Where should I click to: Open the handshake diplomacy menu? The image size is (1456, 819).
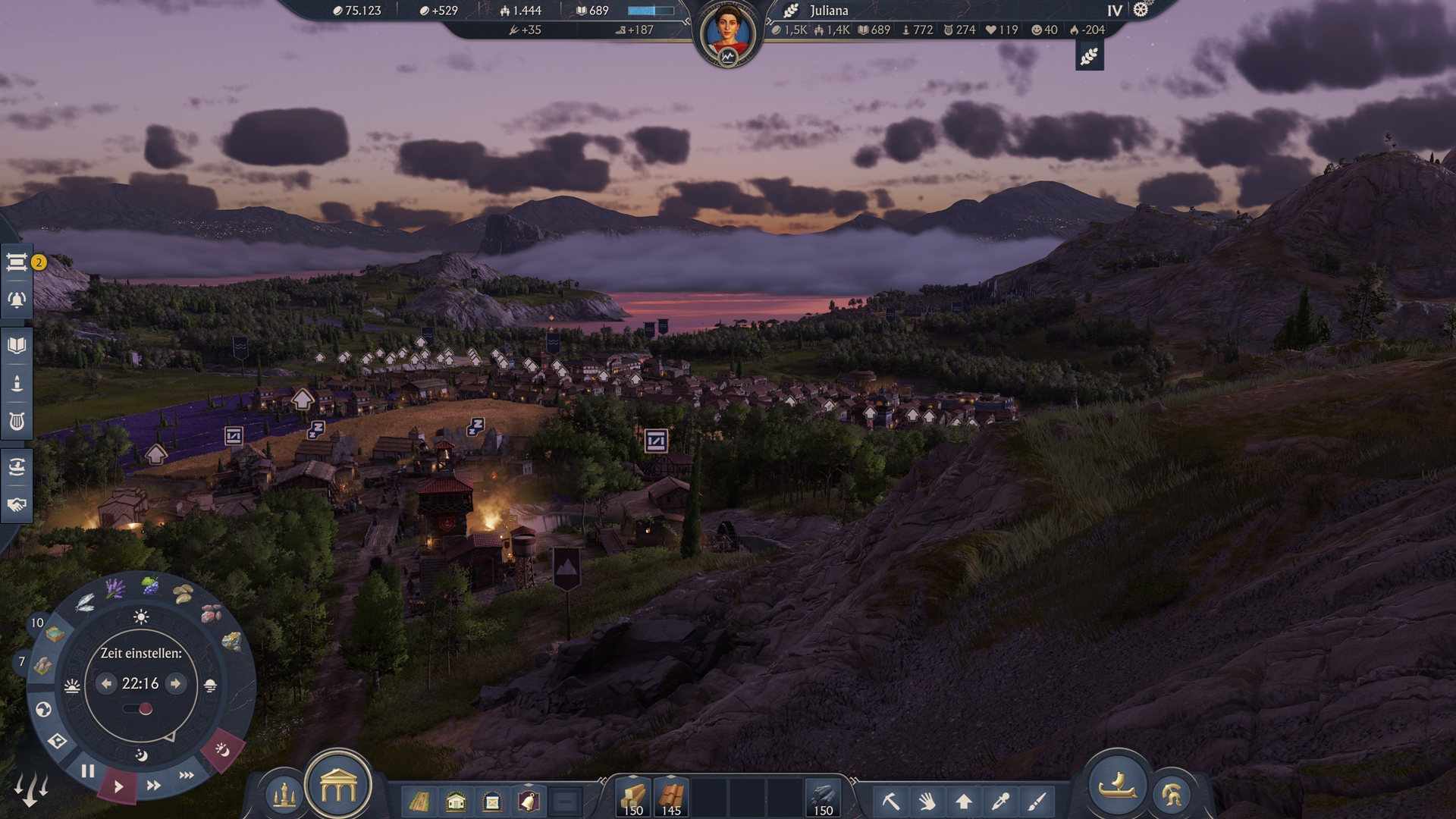click(17, 505)
